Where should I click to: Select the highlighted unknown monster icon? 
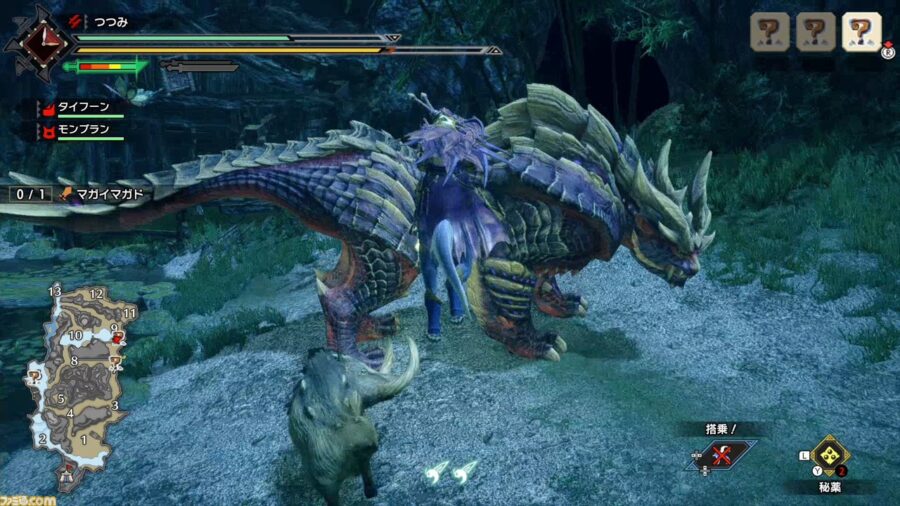click(861, 32)
